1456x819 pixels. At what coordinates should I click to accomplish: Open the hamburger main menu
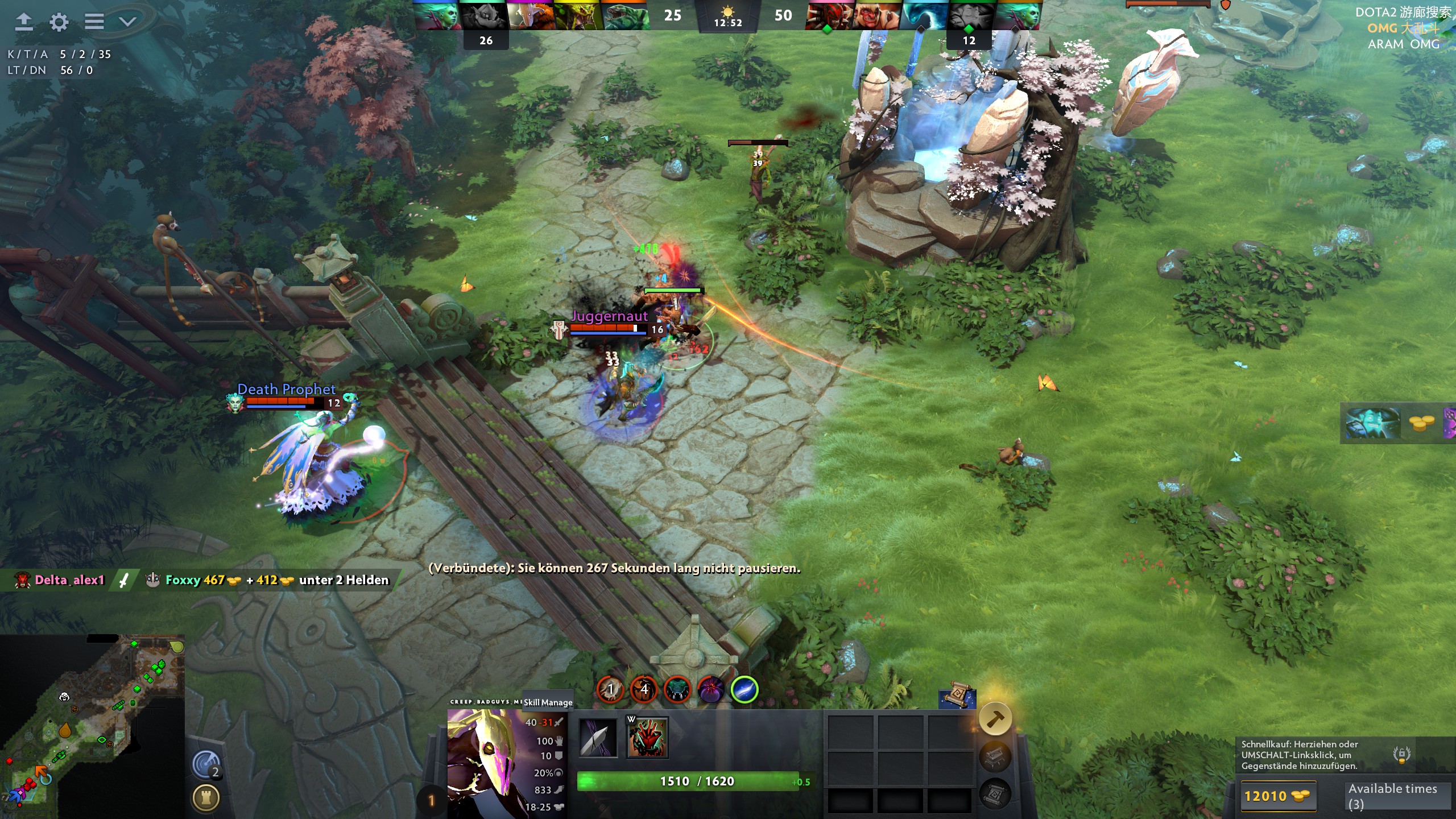[94, 22]
